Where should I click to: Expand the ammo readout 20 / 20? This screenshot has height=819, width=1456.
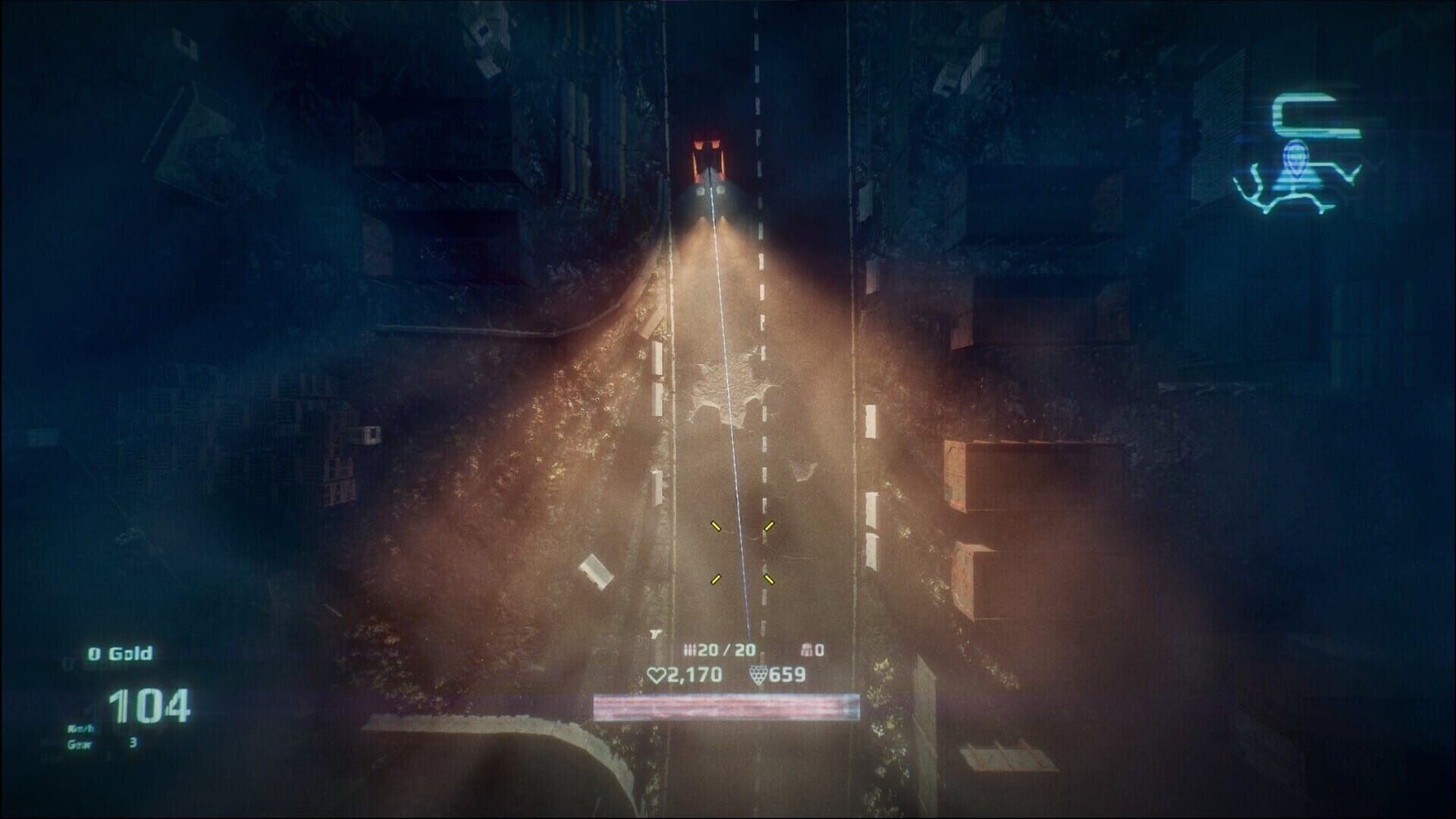pyautogui.click(x=728, y=650)
